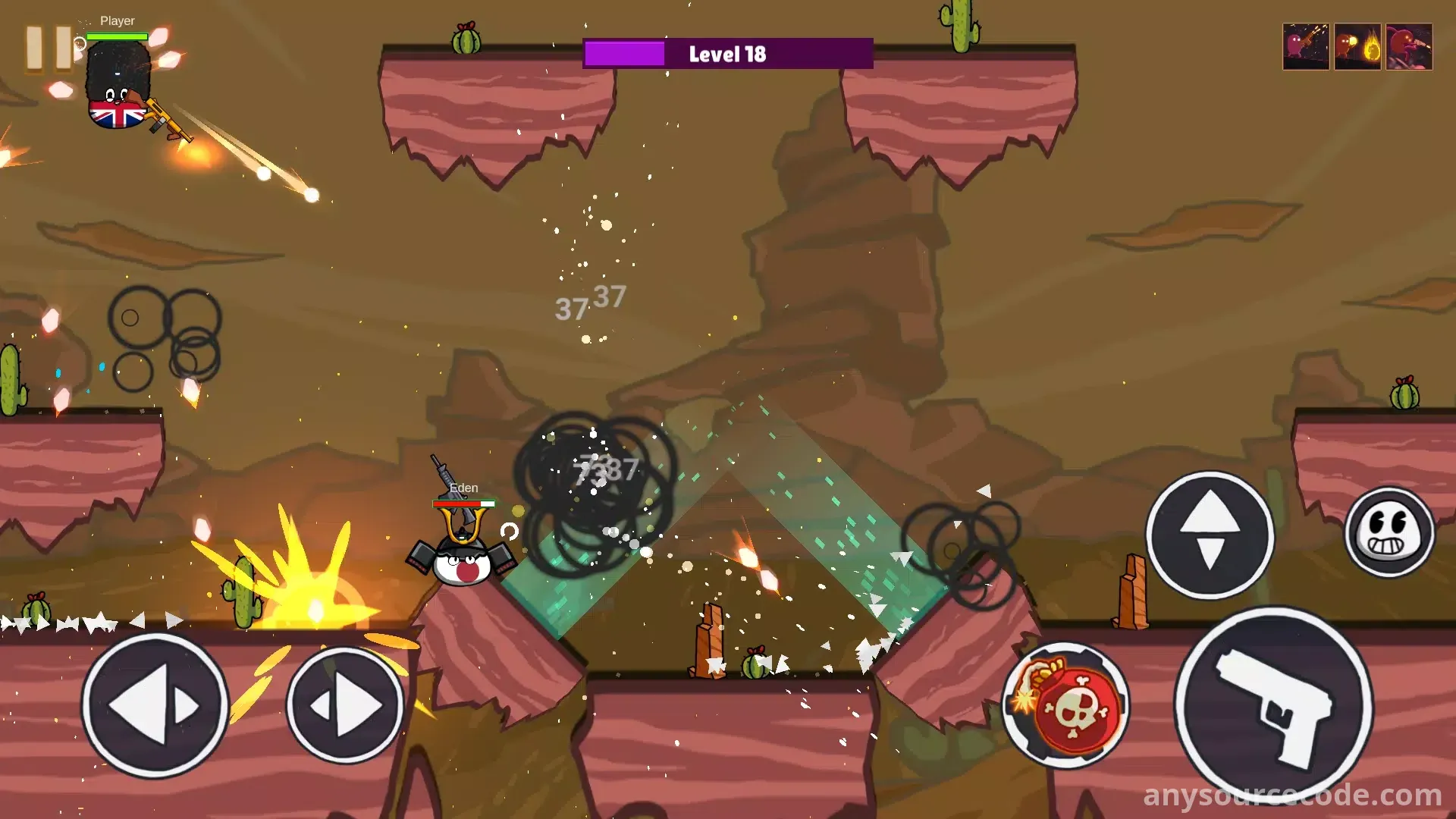Pause the game with the pause button
This screenshot has height=819, width=1456.
(x=49, y=49)
